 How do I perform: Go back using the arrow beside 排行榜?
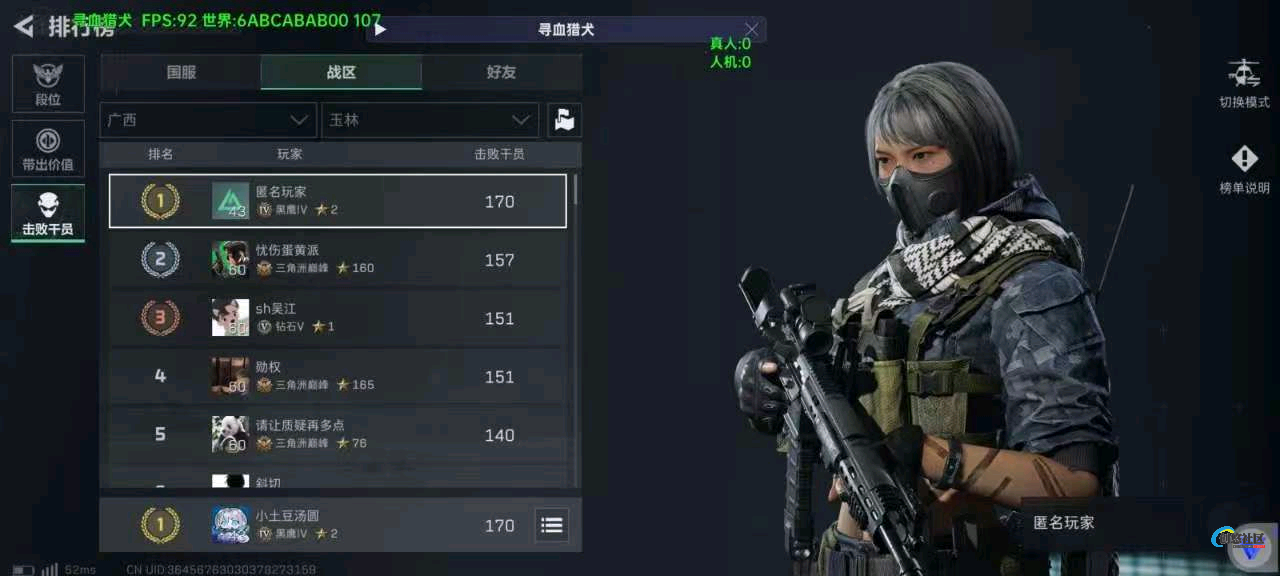click(23, 26)
